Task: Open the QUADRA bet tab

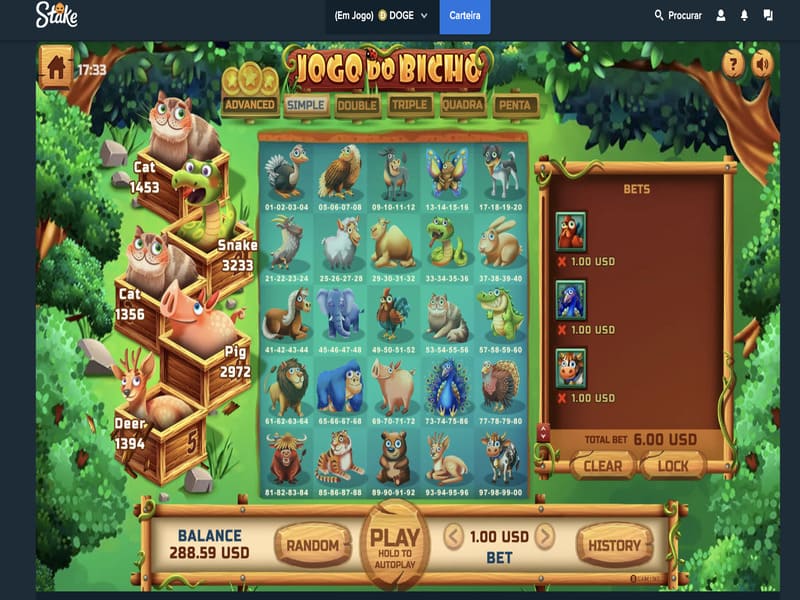Action: click(463, 104)
